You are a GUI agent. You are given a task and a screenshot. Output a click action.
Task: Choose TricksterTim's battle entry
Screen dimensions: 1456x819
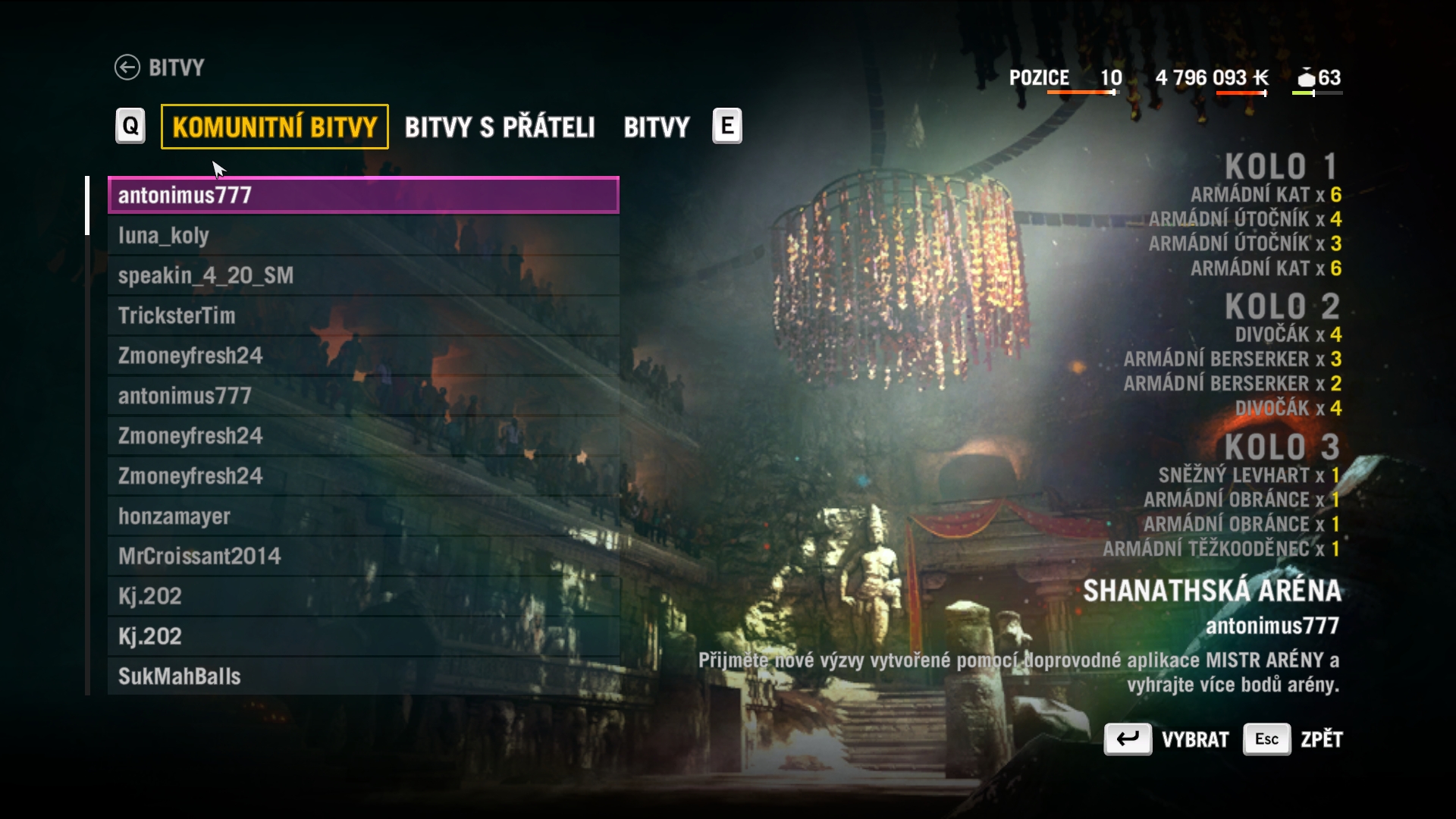point(363,315)
